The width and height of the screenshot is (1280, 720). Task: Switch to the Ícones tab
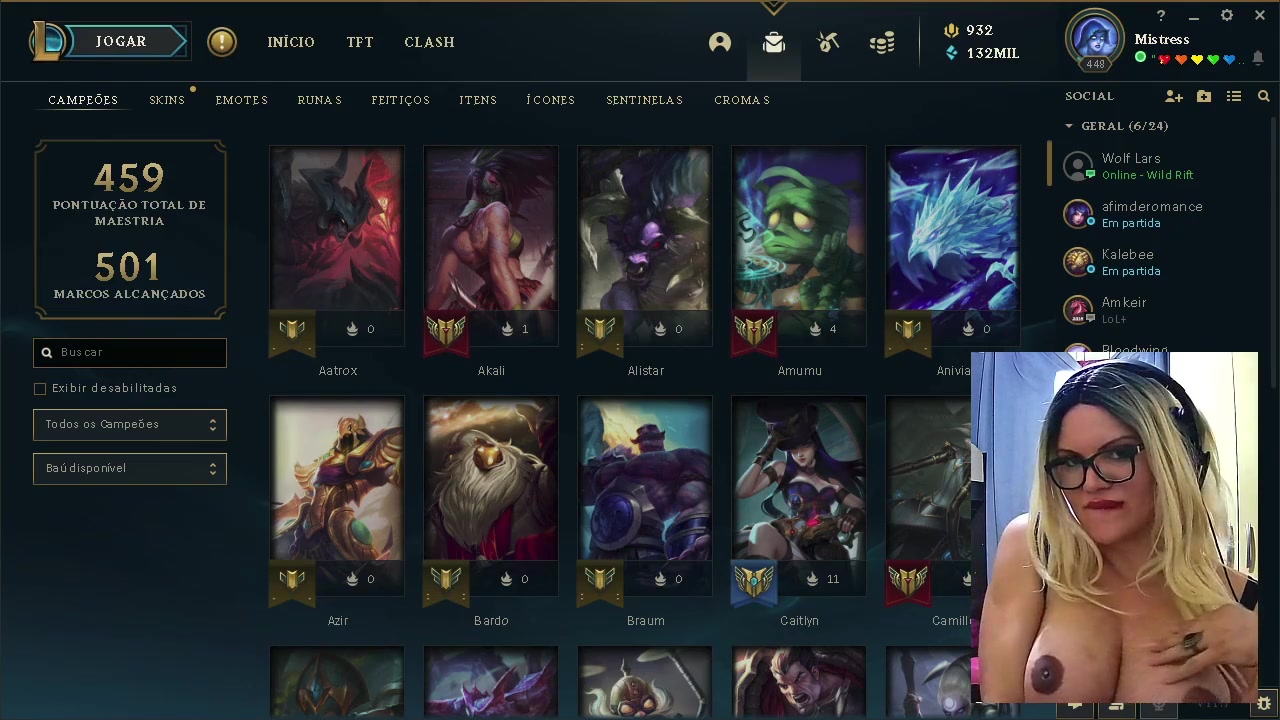(x=551, y=100)
